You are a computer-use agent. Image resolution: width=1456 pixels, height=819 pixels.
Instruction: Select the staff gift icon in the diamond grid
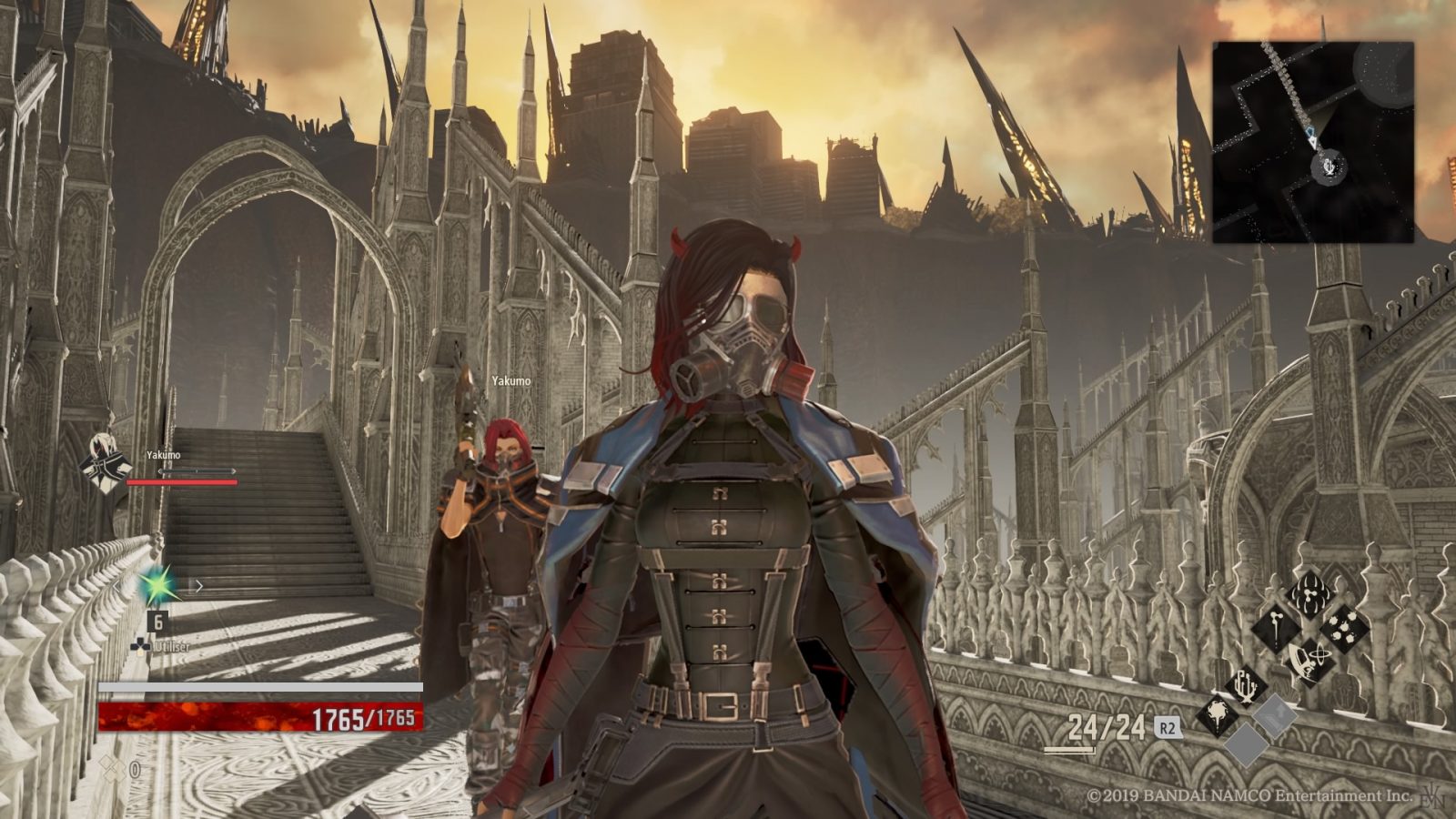click(x=1276, y=630)
